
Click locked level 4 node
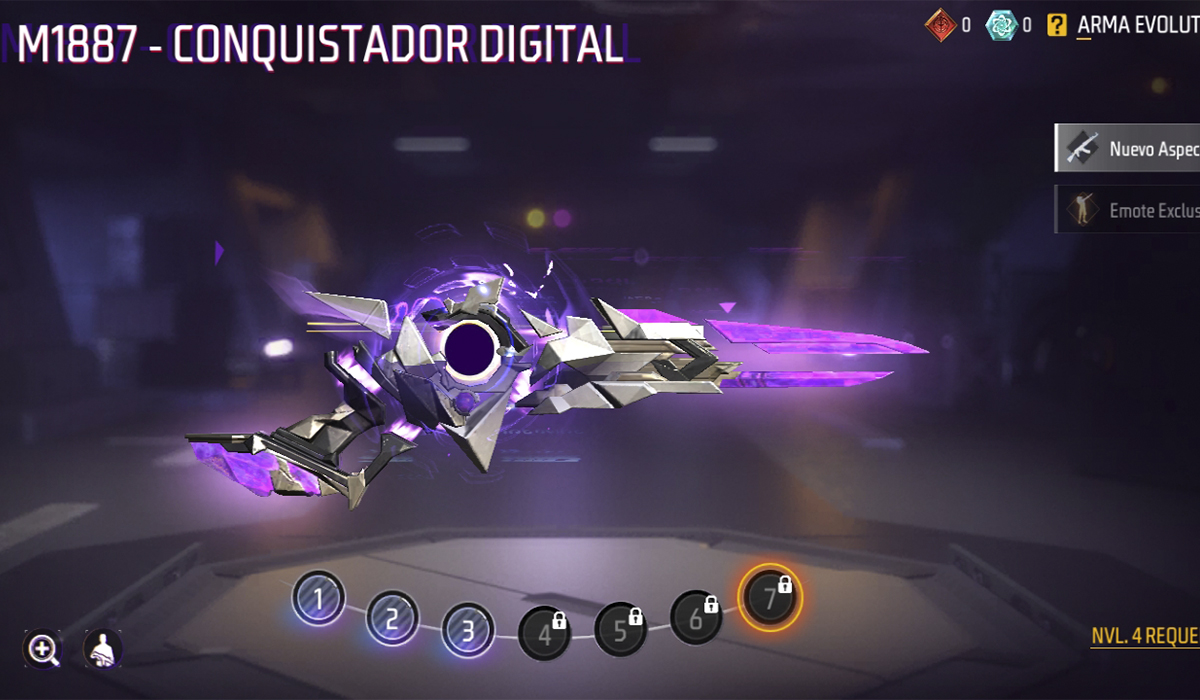pyautogui.click(x=544, y=632)
